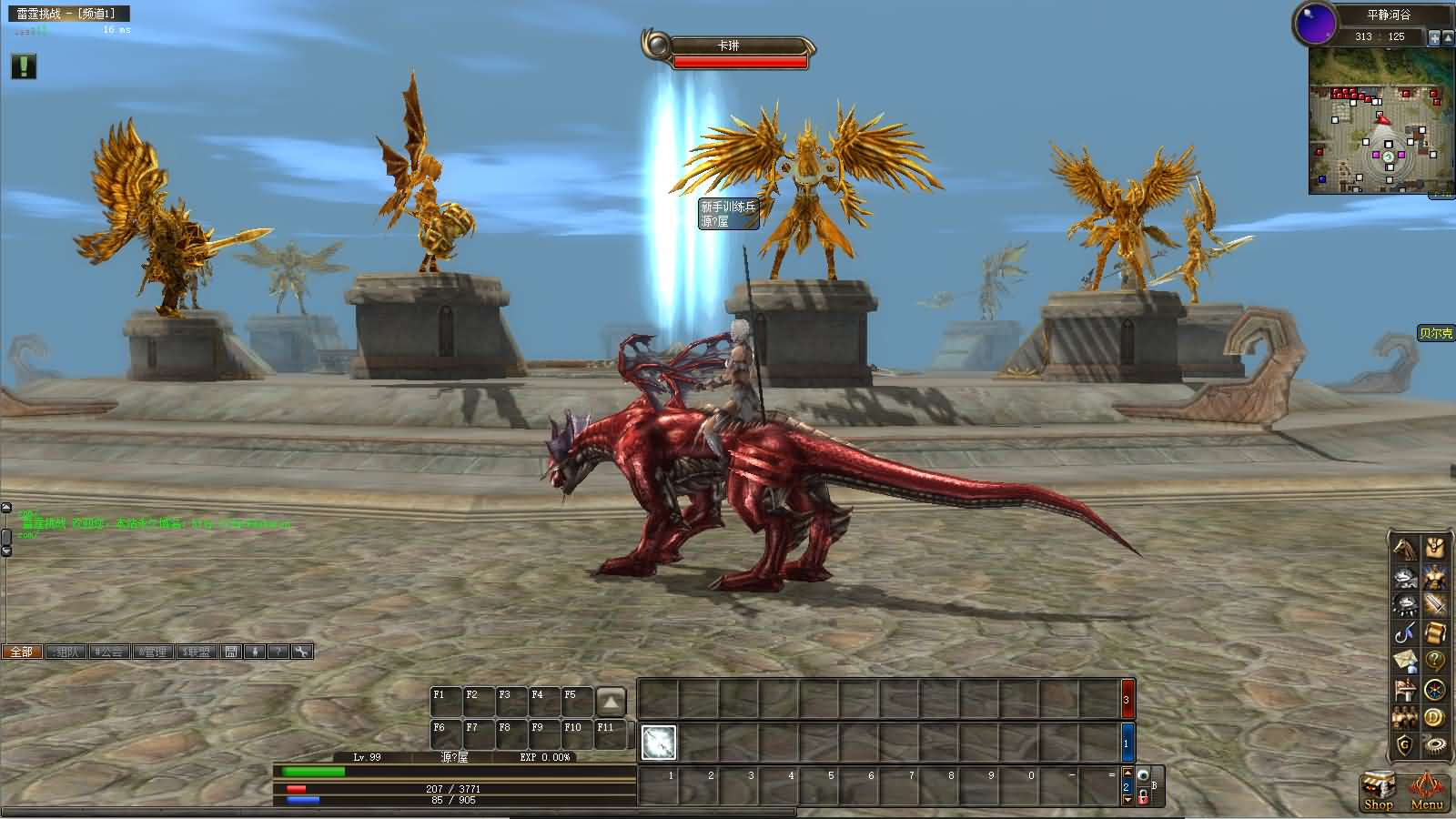
Task: Open the character figure icon
Action: (1435, 577)
